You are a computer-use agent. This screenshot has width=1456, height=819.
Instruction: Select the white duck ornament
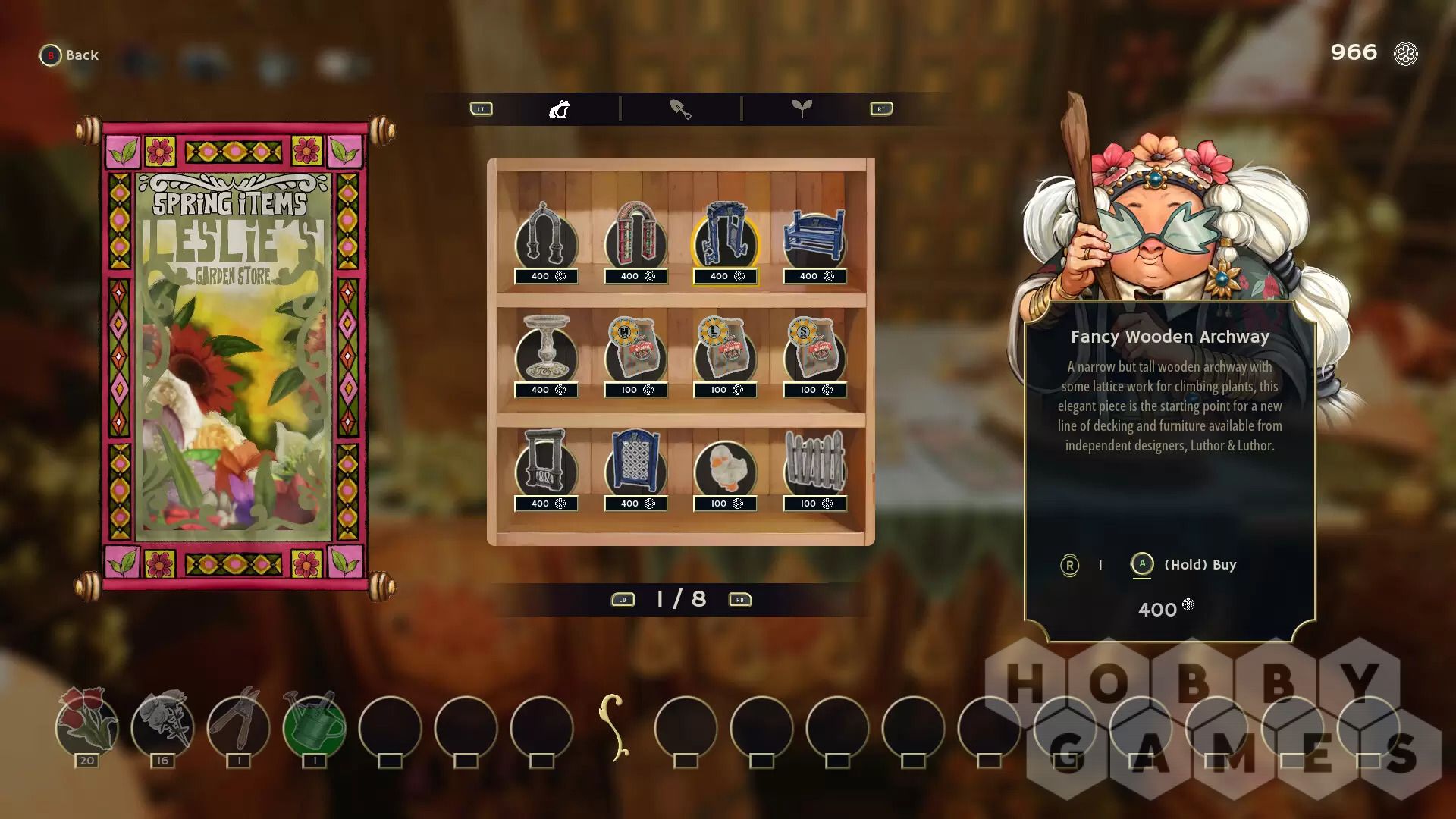click(725, 464)
